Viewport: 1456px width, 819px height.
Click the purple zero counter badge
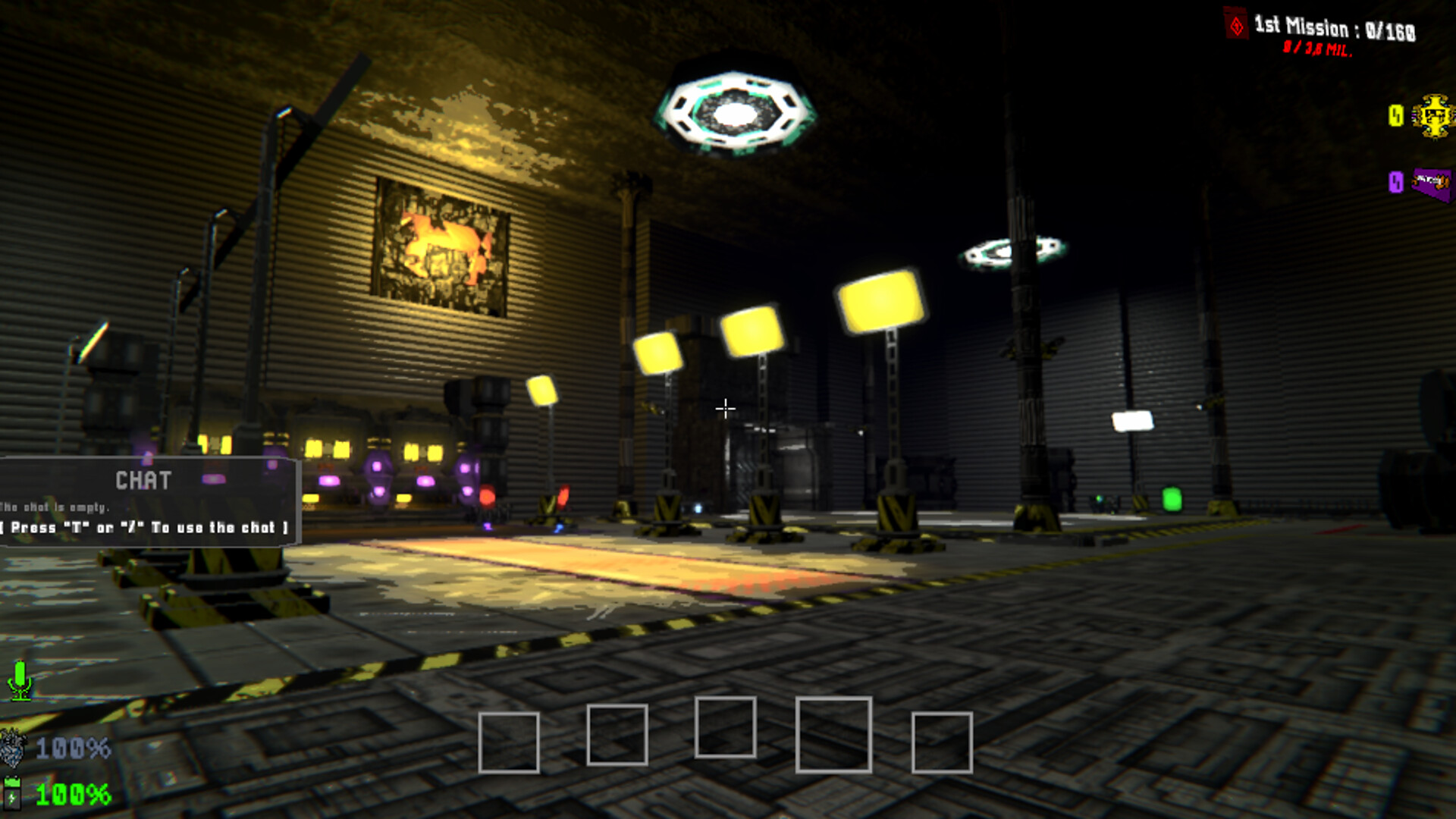tap(1397, 183)
